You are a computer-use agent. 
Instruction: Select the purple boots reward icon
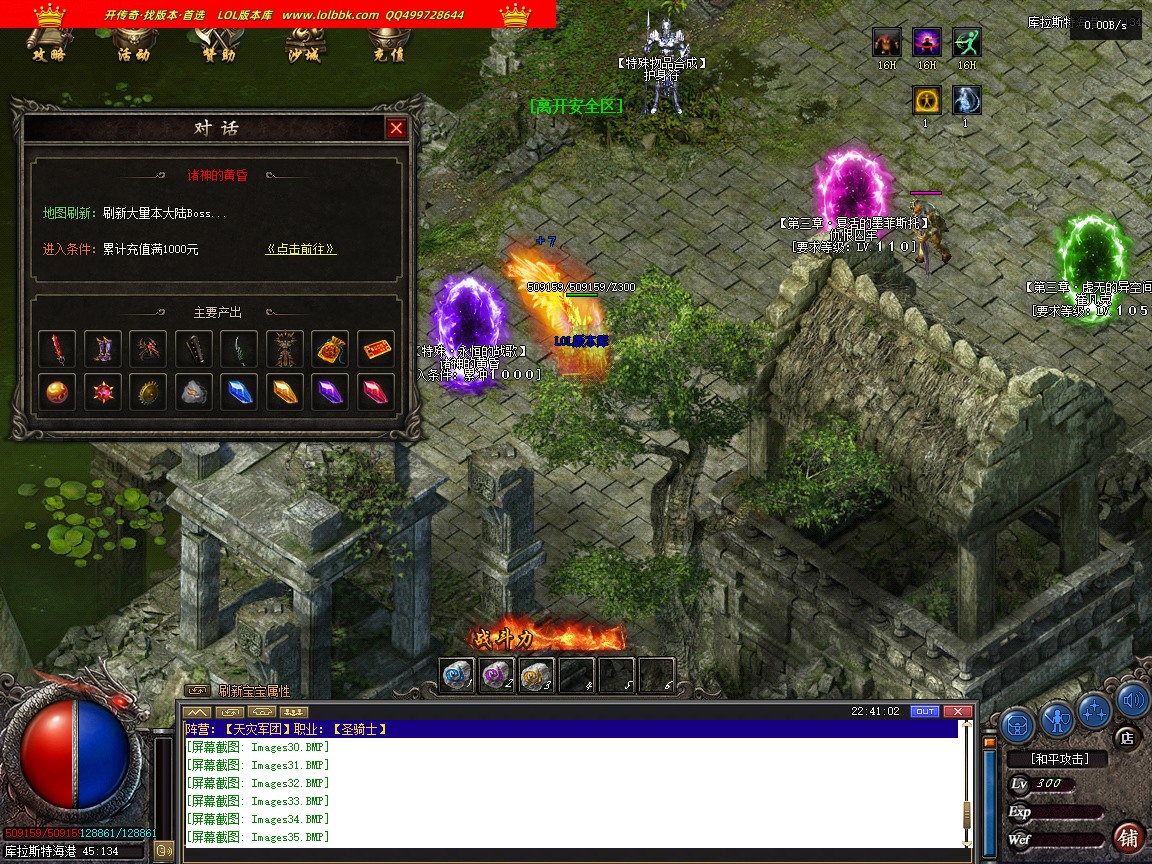click(102, 348)
